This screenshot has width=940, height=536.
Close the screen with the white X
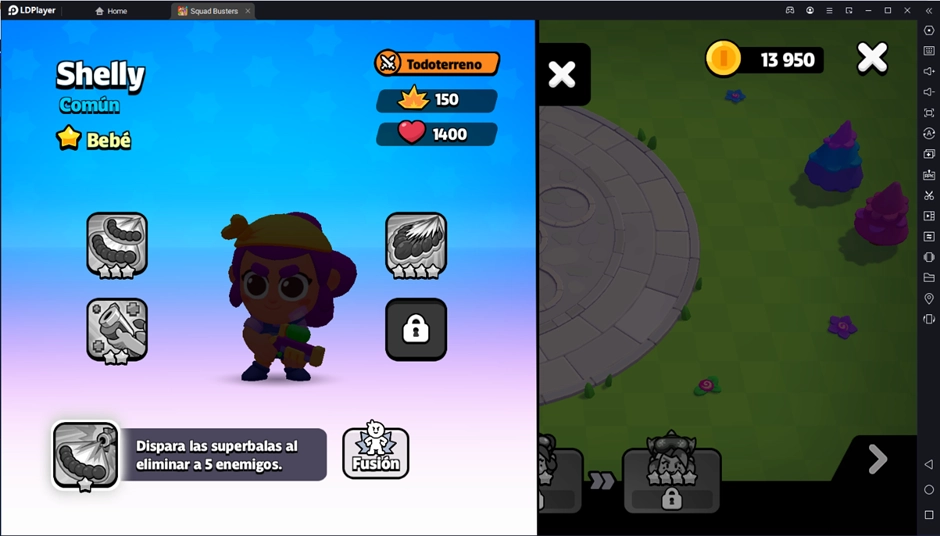pos(872,59)
